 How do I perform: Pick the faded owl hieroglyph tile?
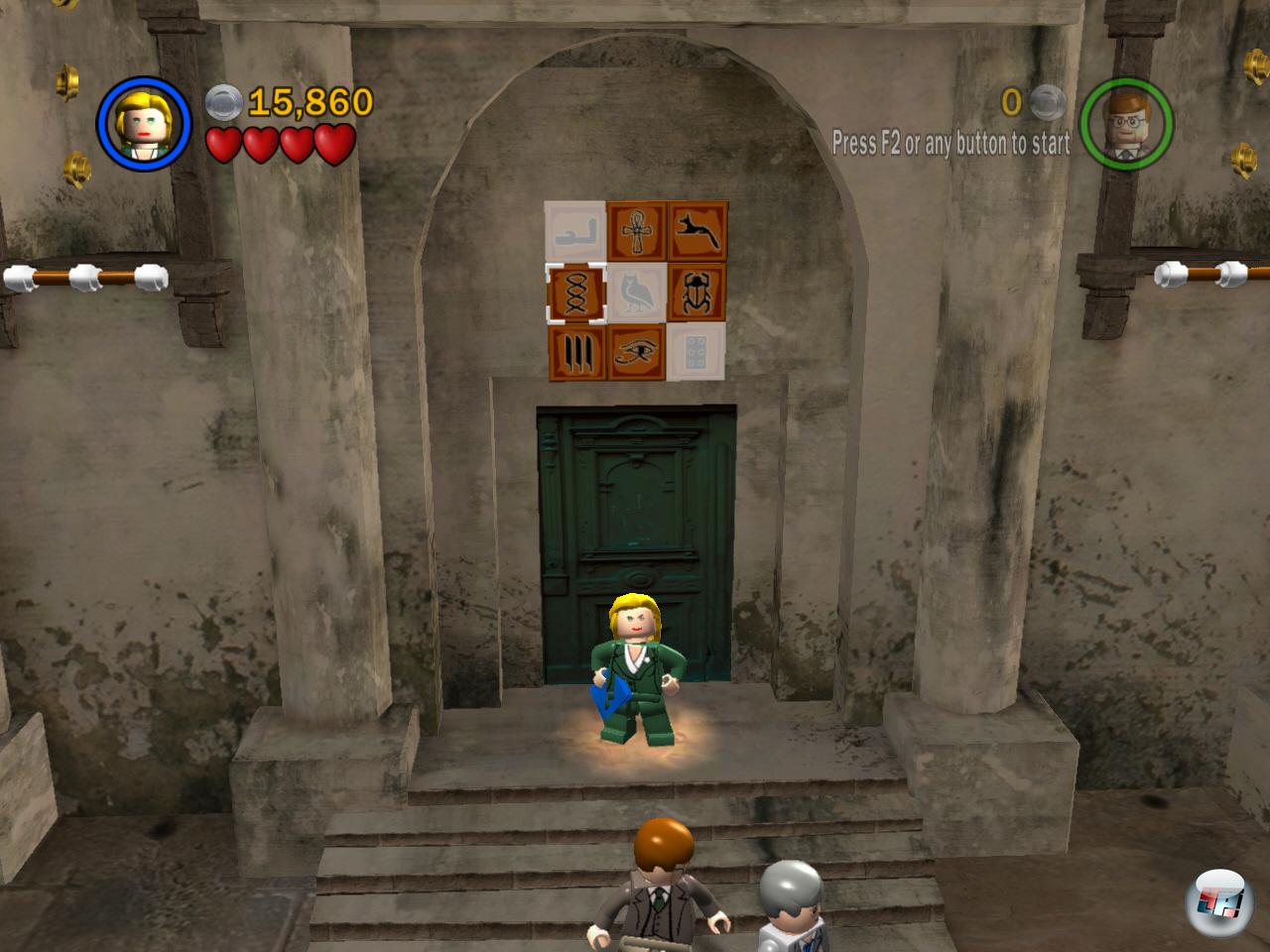[636, 294]
